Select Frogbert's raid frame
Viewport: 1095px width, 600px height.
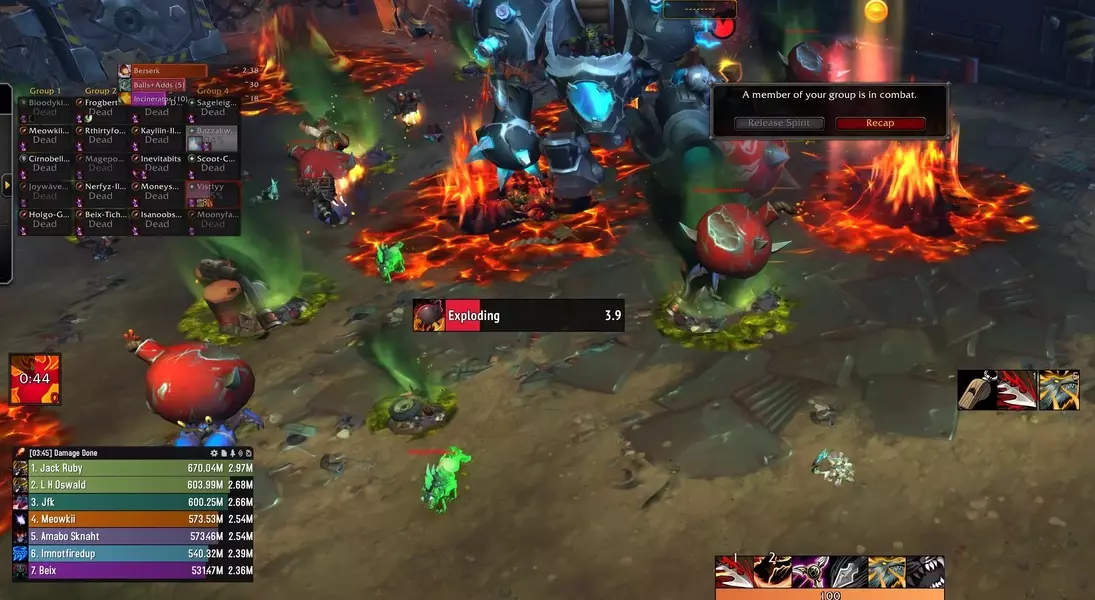(x=100, y=107)
